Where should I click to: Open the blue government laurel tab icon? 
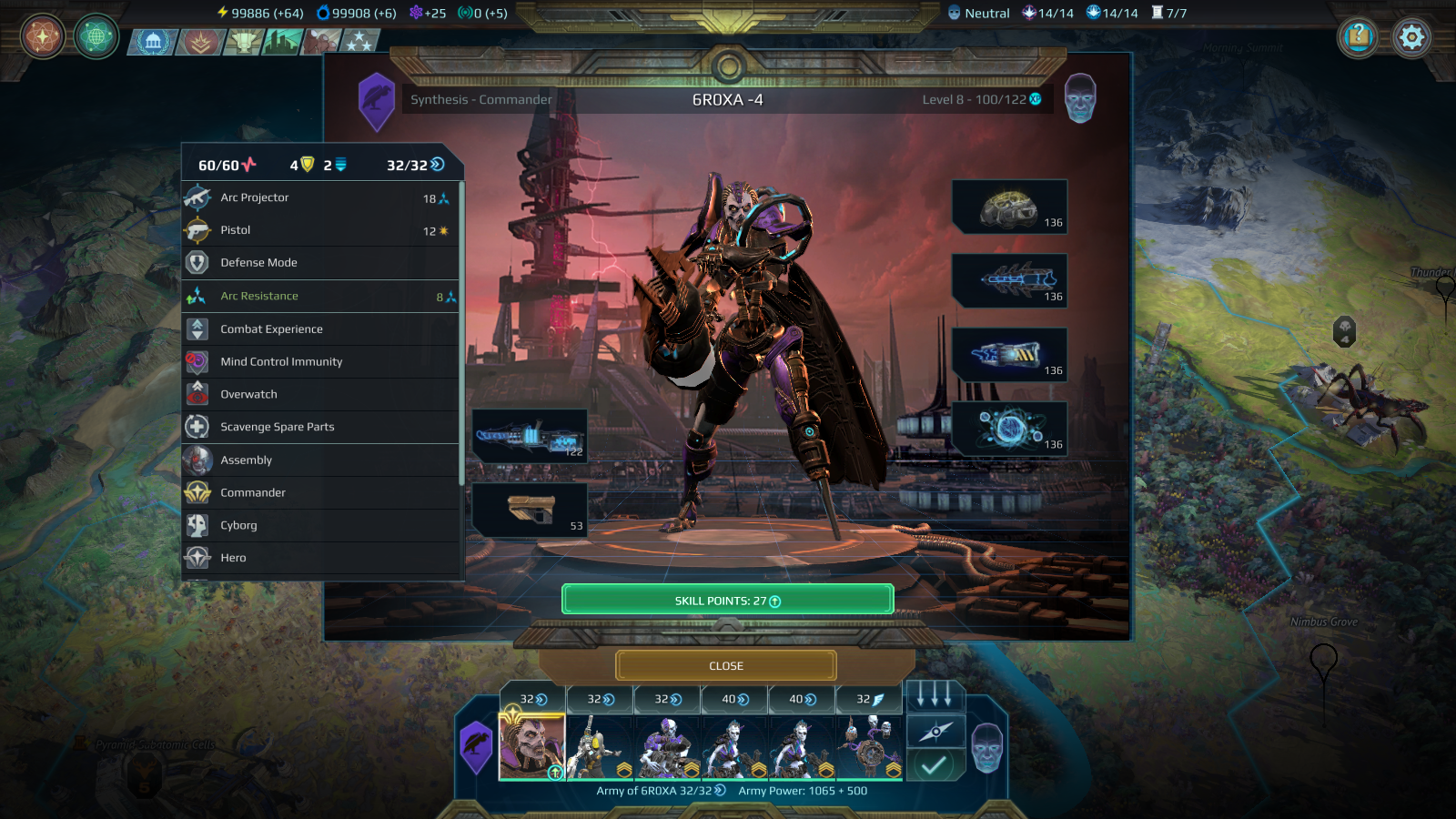[x=153, y=38]
